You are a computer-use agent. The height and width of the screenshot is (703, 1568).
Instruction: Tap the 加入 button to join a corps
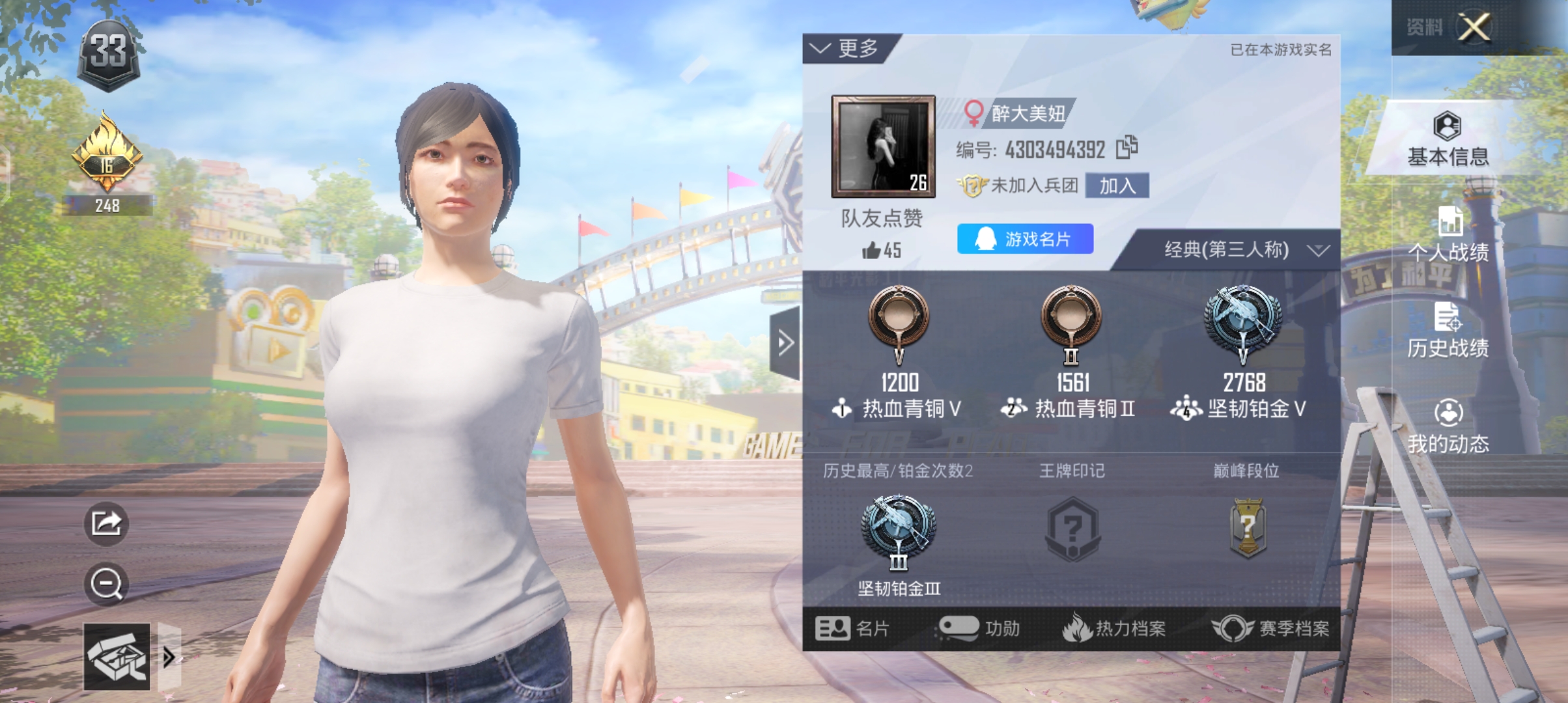coord(1117,186)
